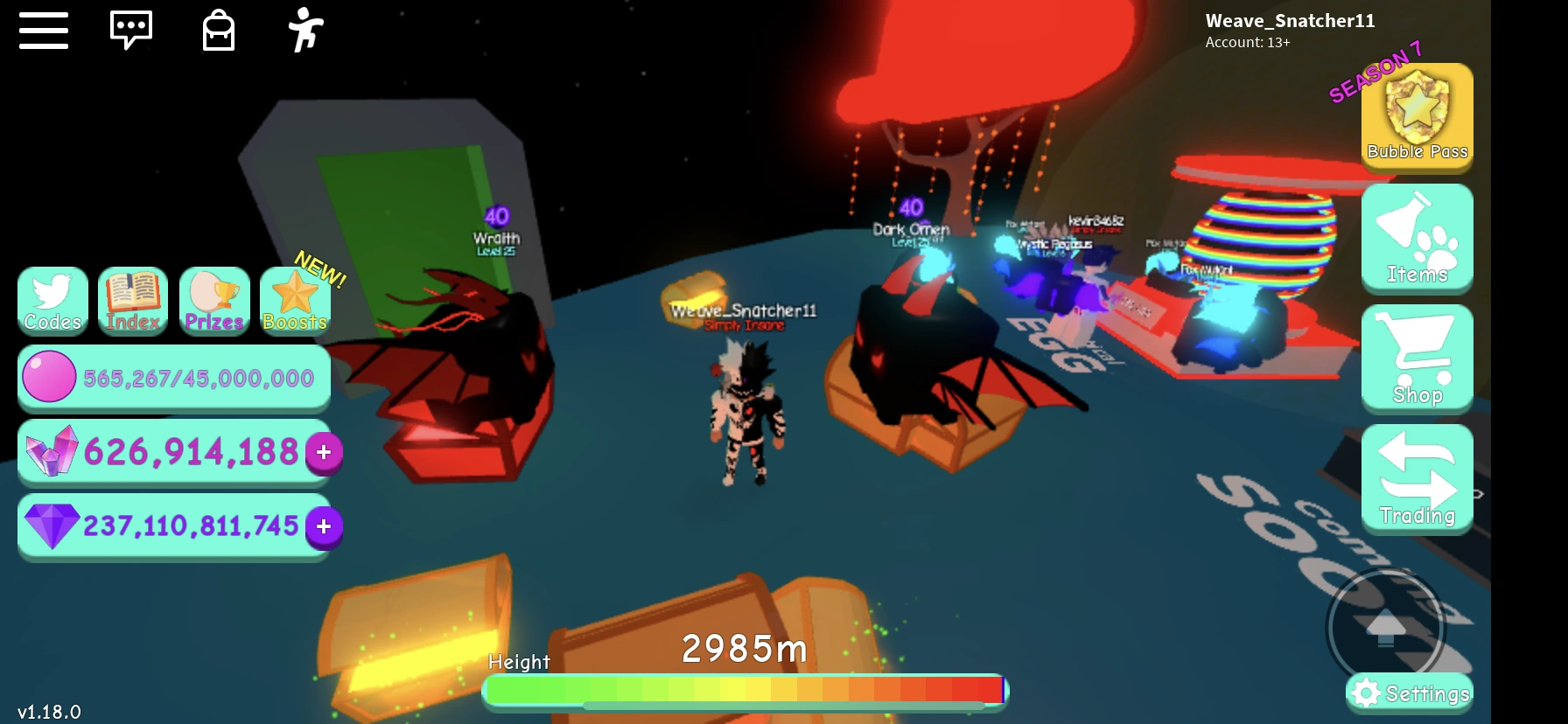Open the Items panel with flask icon
Image resolution: width=1568 pixels, height=724 pixels.
point(1416,238)
